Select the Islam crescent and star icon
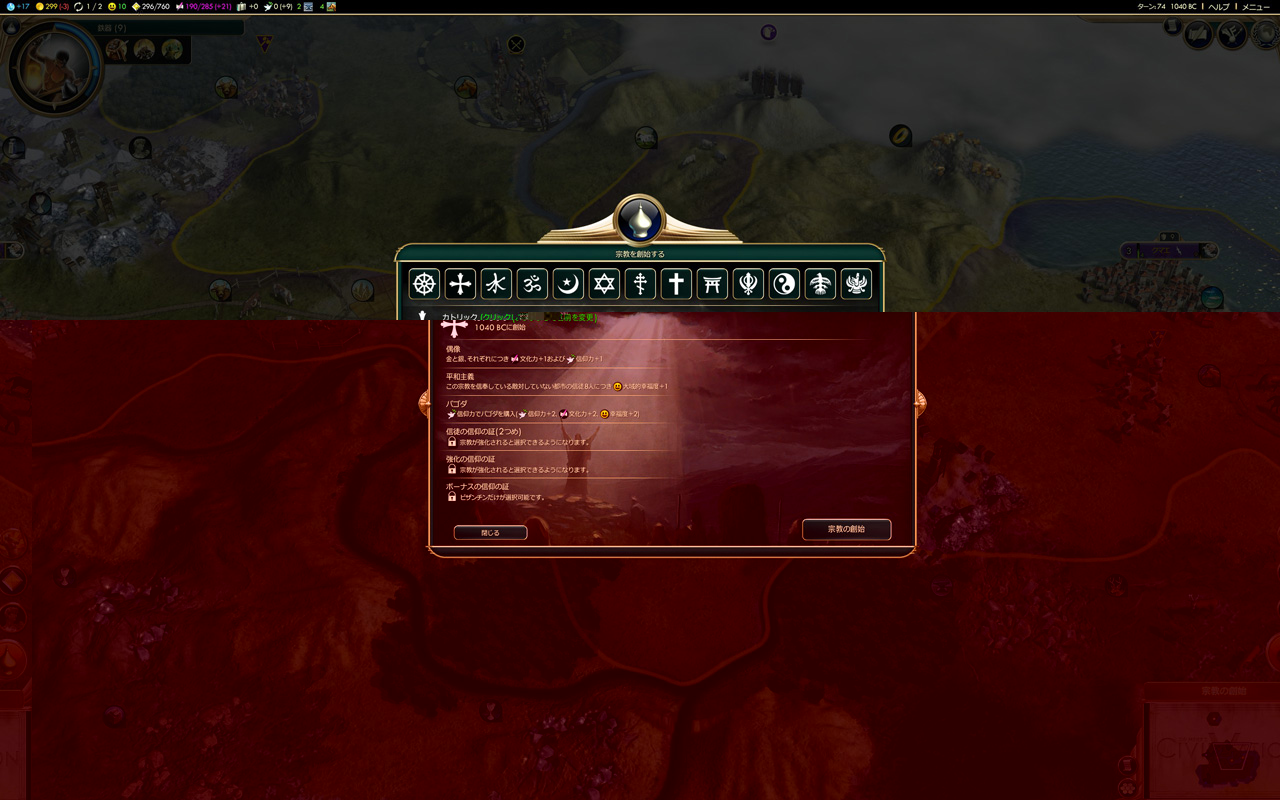This screenshot has width=1280, height=800. [568, 284]
